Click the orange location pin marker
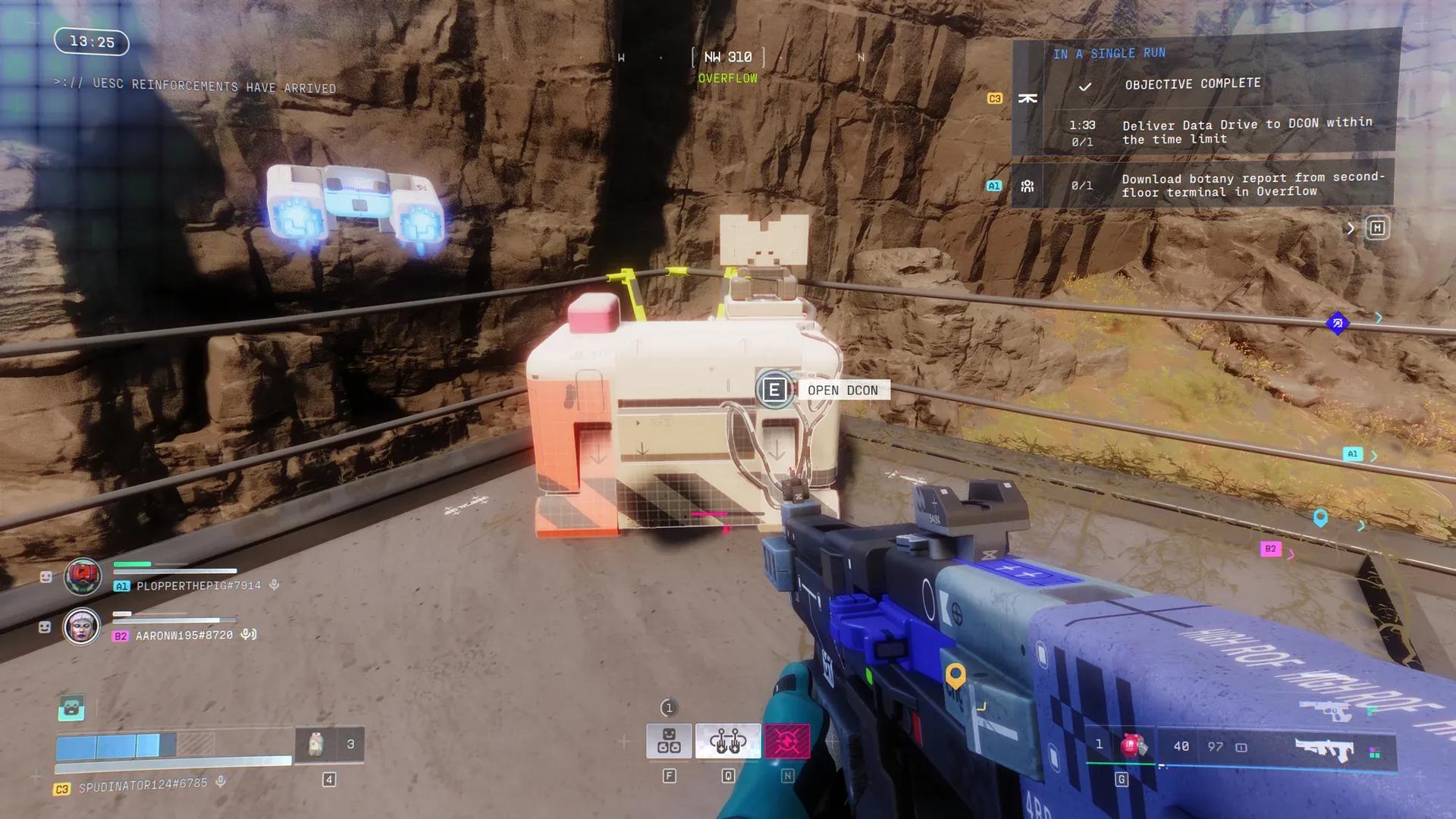1456x819 pixels. click(x=955, y=674)
